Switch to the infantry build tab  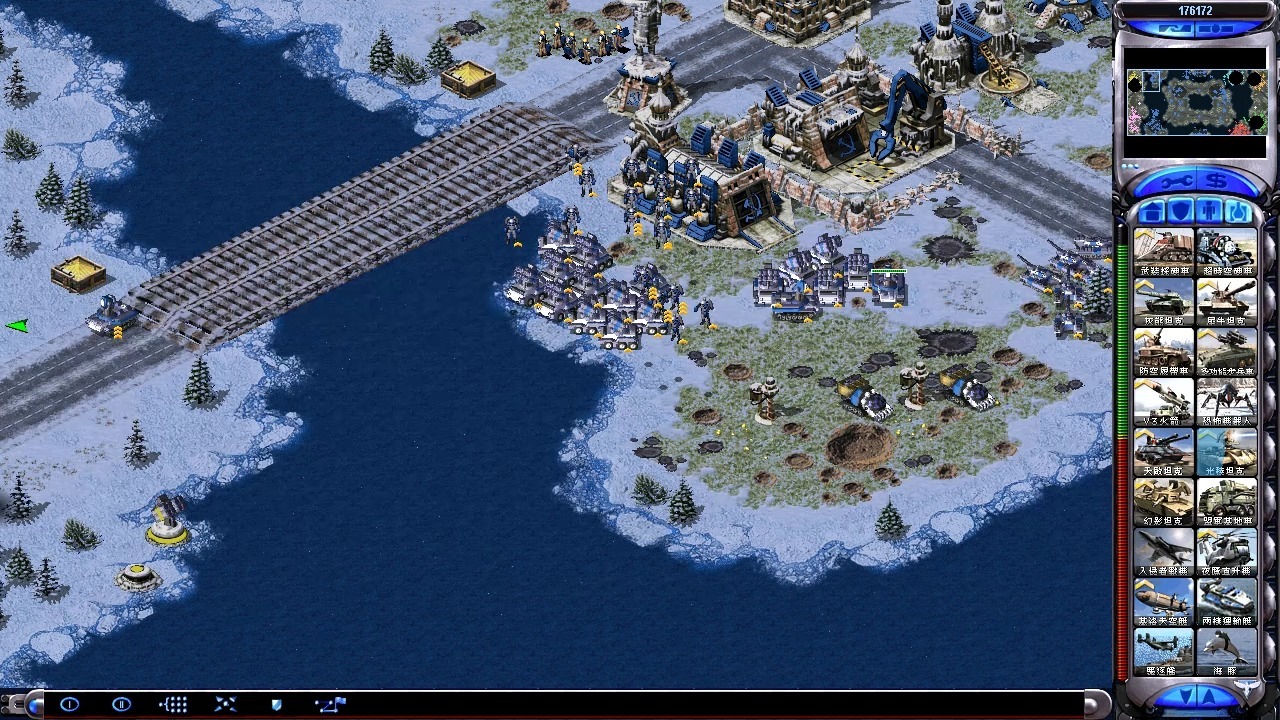(1209, 212)
